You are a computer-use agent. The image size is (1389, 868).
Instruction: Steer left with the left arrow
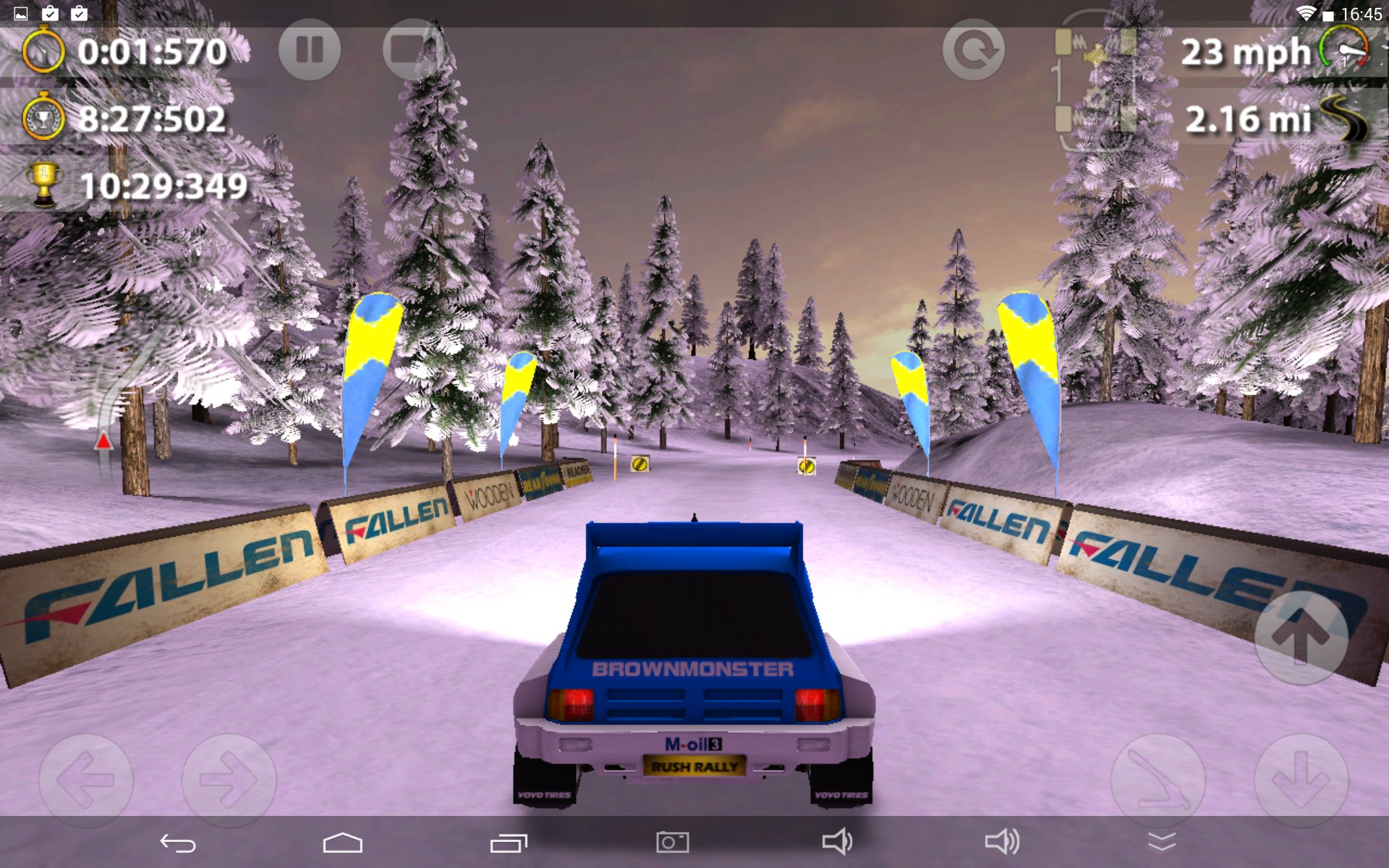[x=85, y=780]
